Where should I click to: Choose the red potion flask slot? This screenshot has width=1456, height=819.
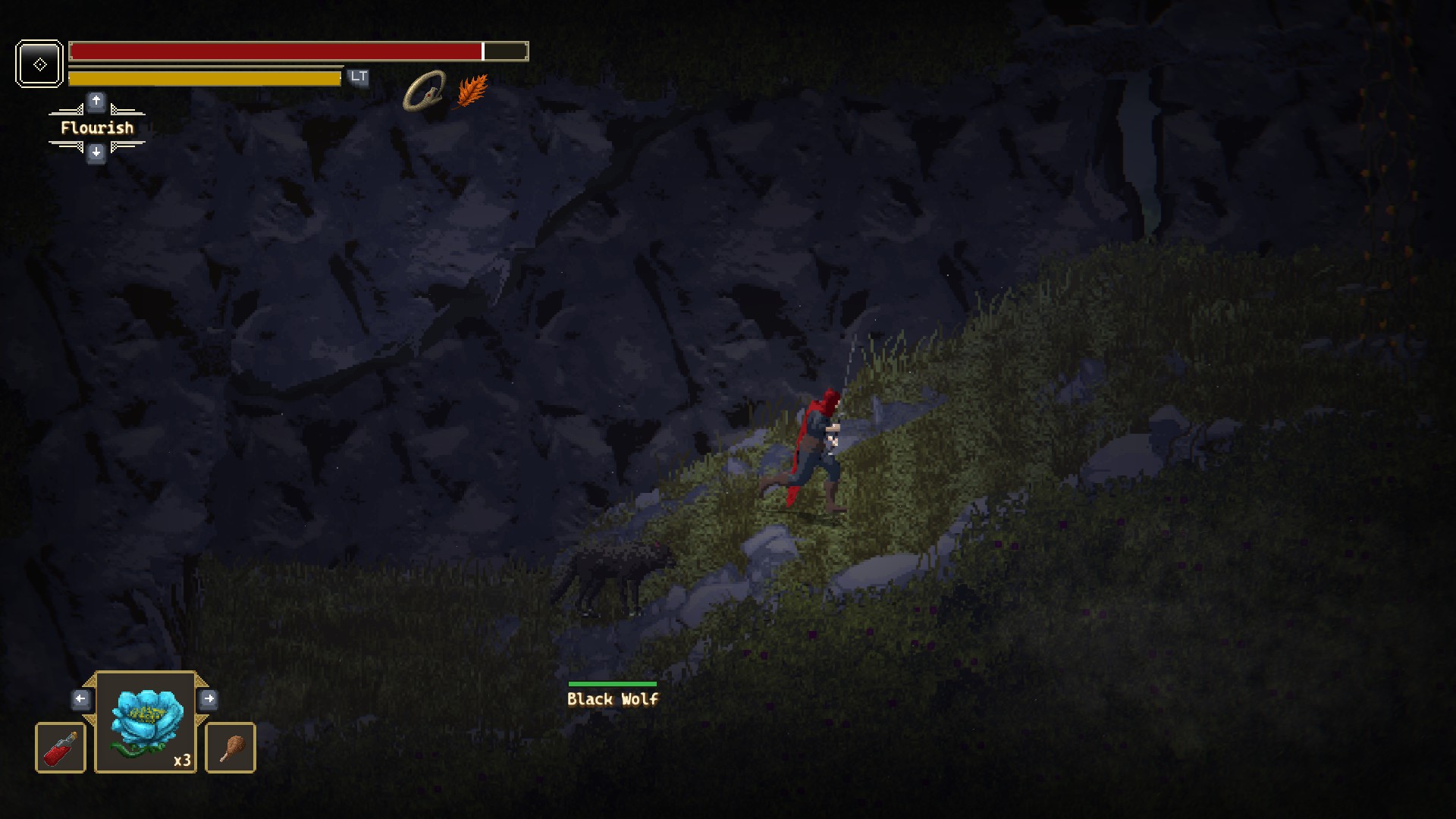coord(61,748)
